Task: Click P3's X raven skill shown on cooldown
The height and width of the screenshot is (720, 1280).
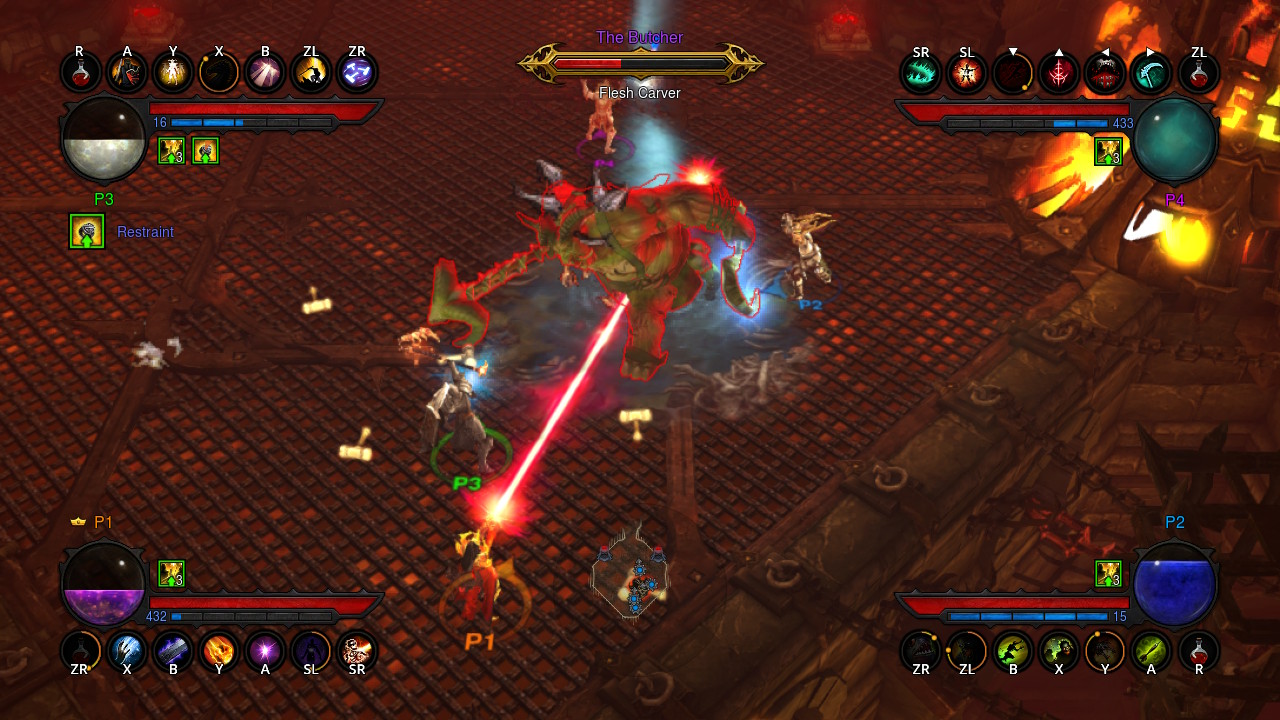Action: tap(219, 71)
